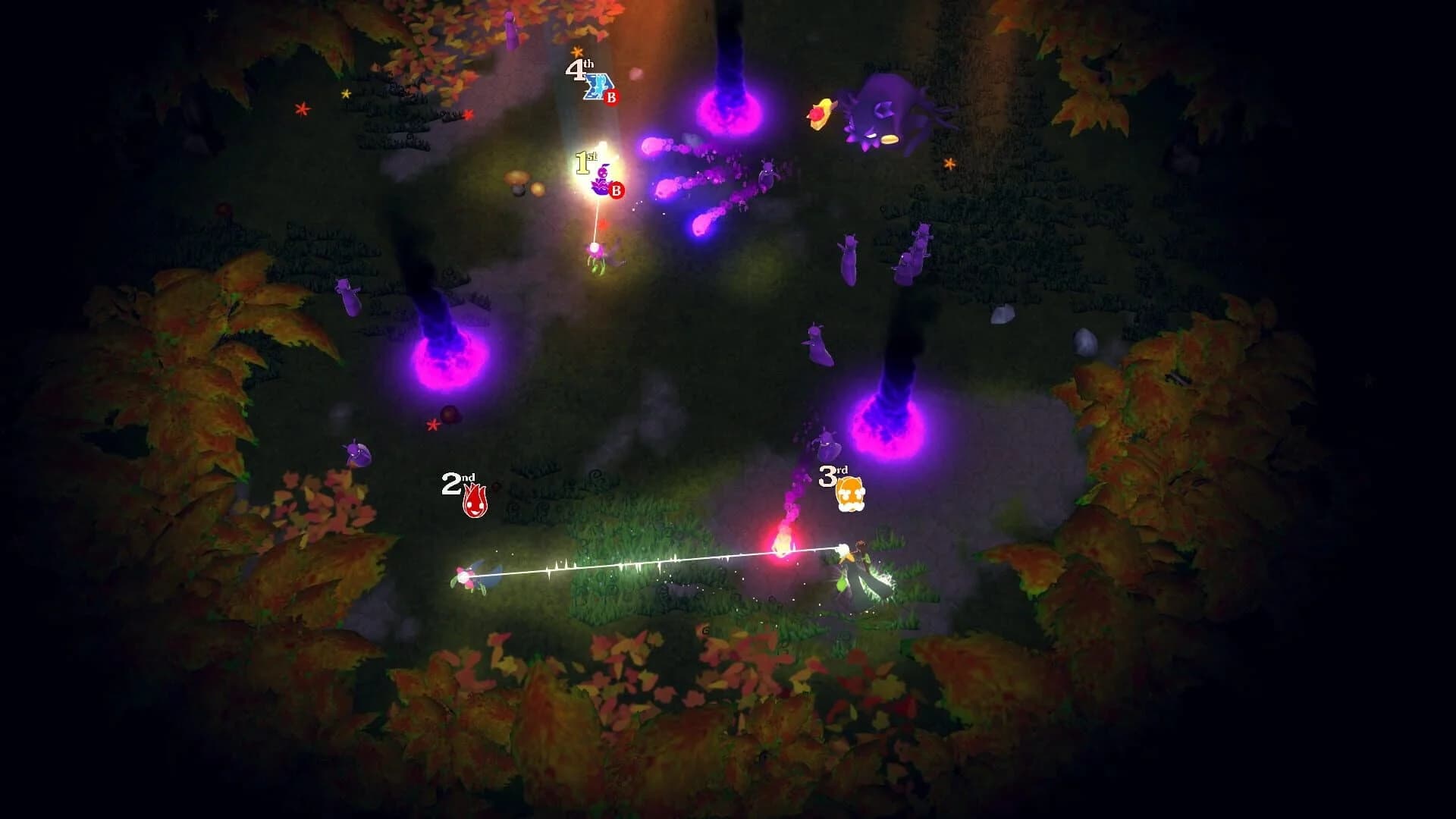Click the red star leaf on the left
Viewport: 1456px width, 819px height.
[432, 426]
